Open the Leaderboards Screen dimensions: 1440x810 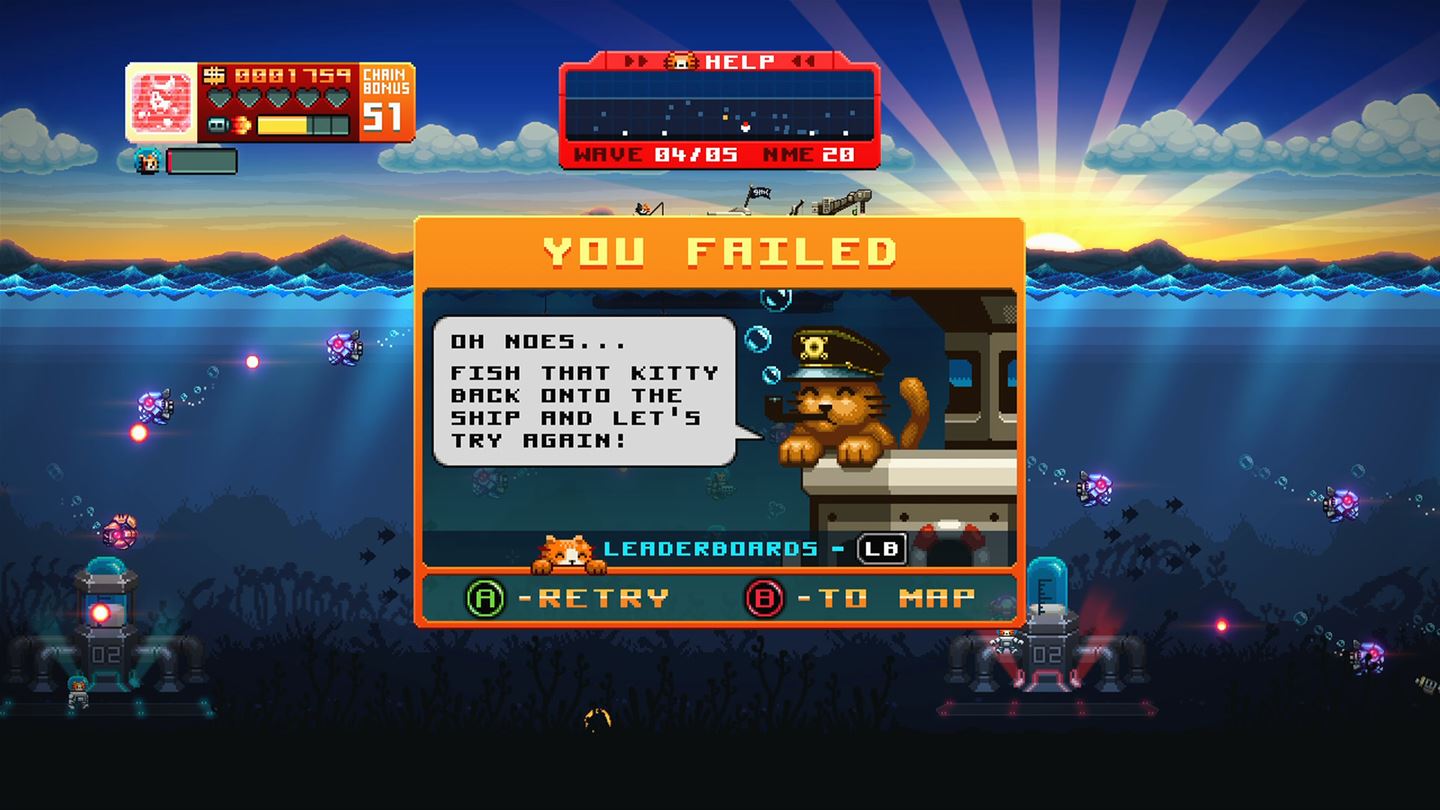(754, 548)
